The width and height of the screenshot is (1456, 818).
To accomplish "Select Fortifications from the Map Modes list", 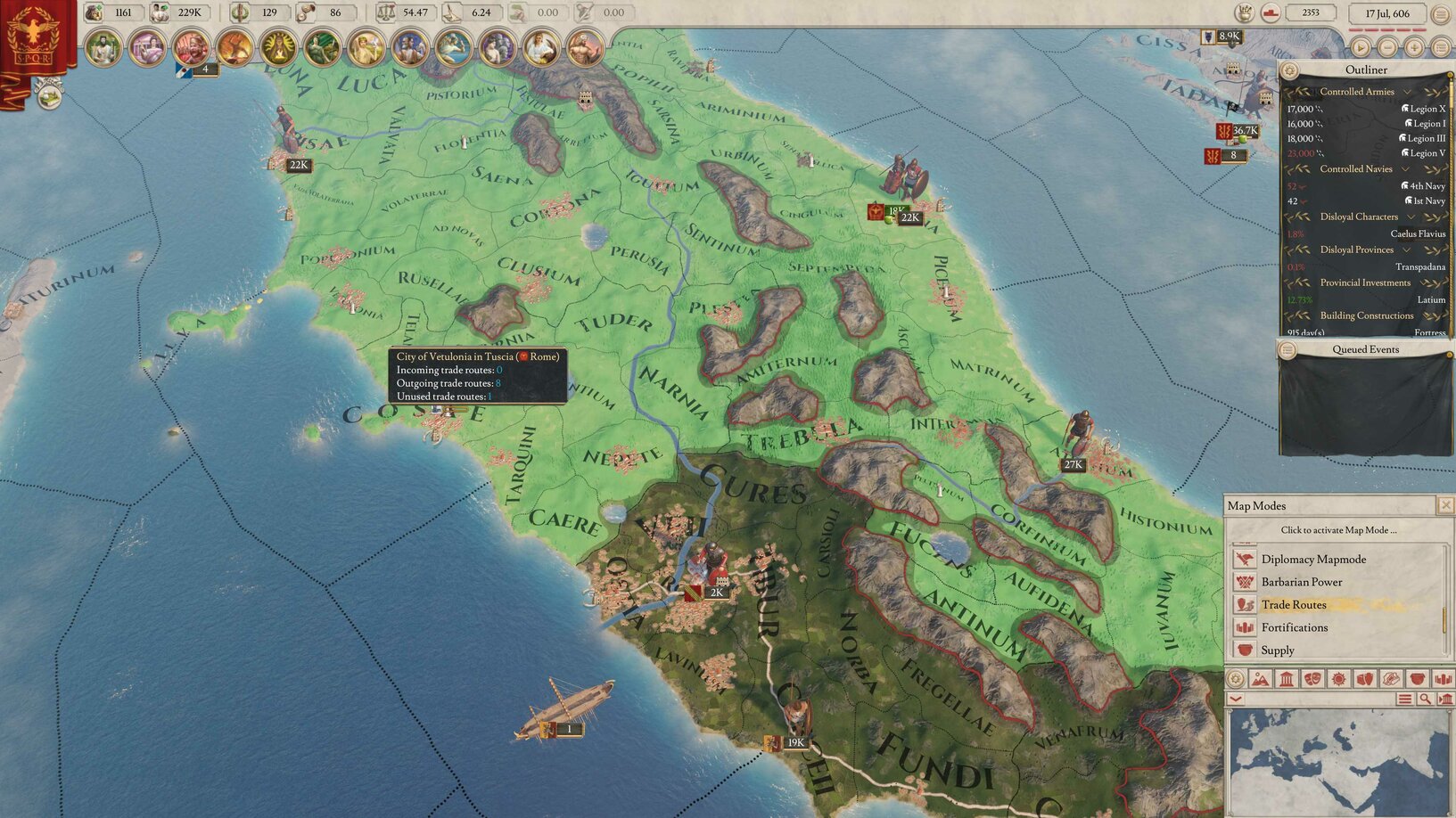I will pos(1295,627).
